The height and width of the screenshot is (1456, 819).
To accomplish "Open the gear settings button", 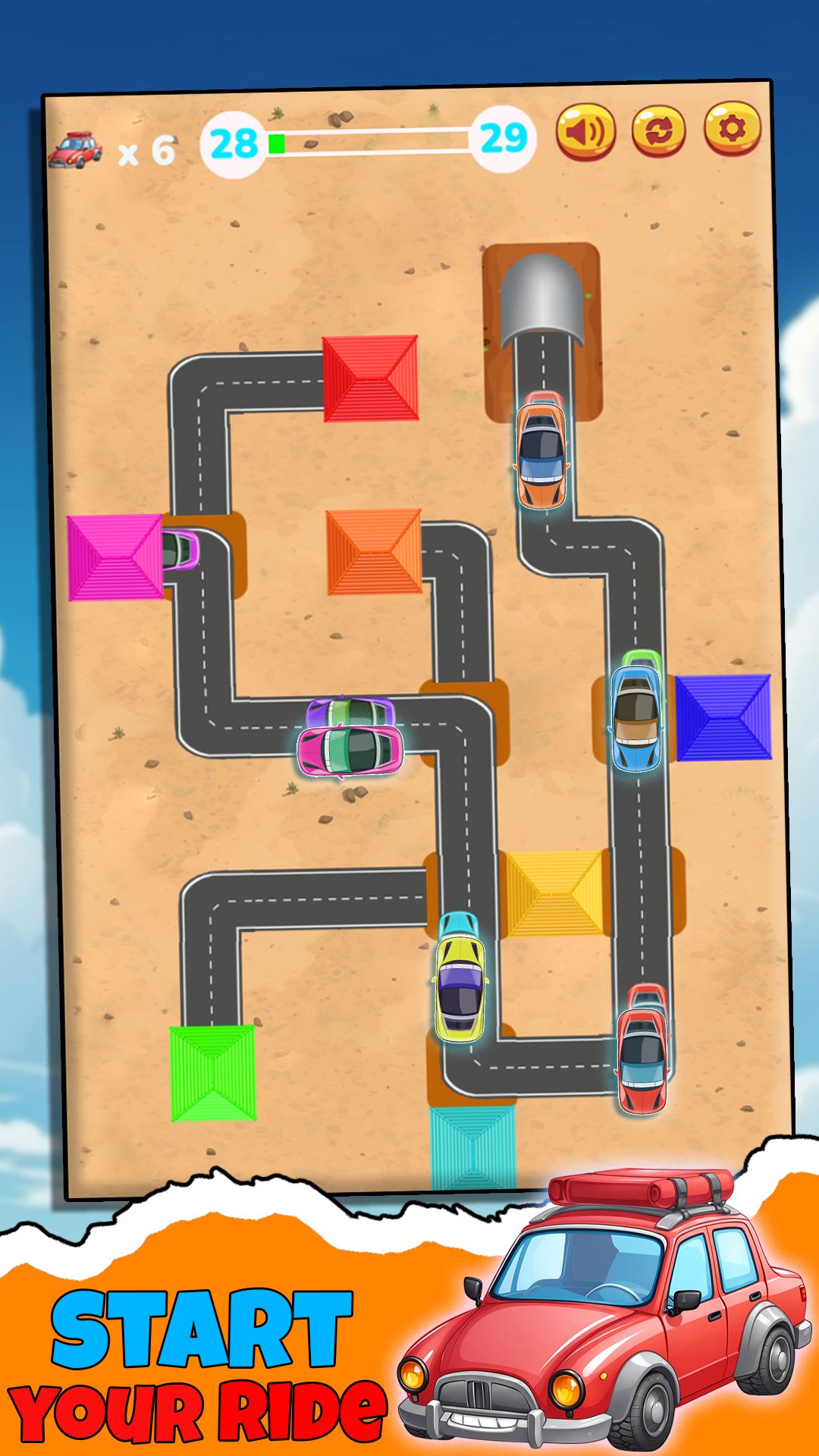I will (x=732, y=129).
